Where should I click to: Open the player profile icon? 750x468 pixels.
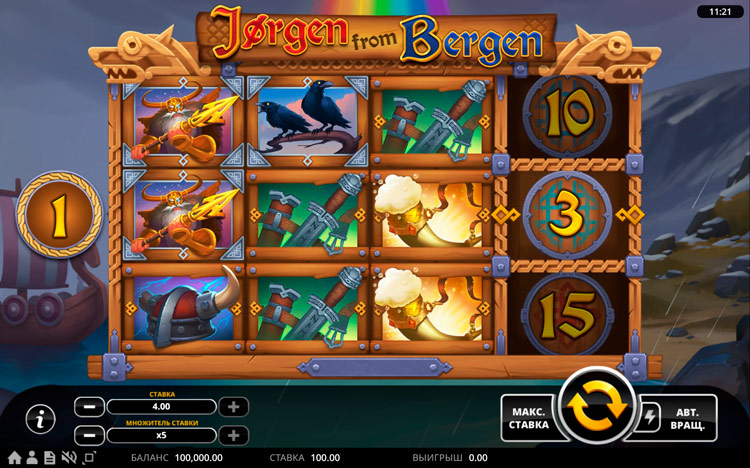pyautogui.click(x=31, y=458)
